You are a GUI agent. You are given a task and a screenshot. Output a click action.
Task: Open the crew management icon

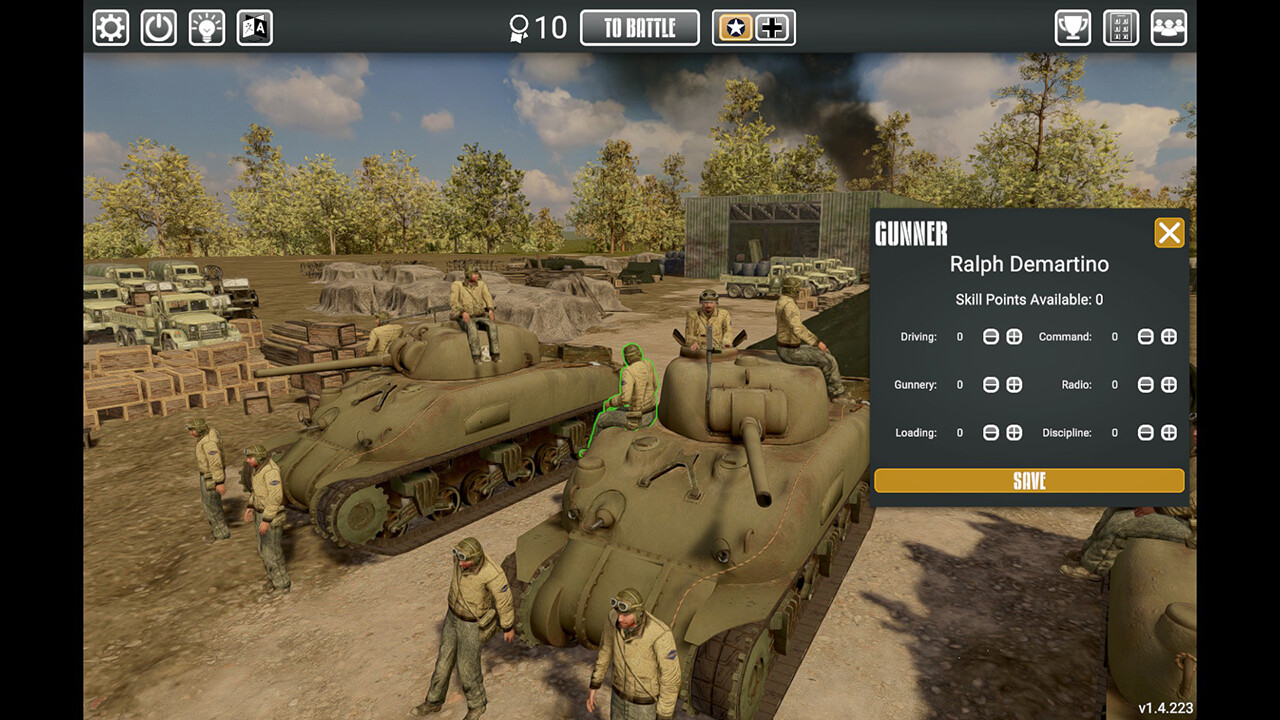[1168, 27]
